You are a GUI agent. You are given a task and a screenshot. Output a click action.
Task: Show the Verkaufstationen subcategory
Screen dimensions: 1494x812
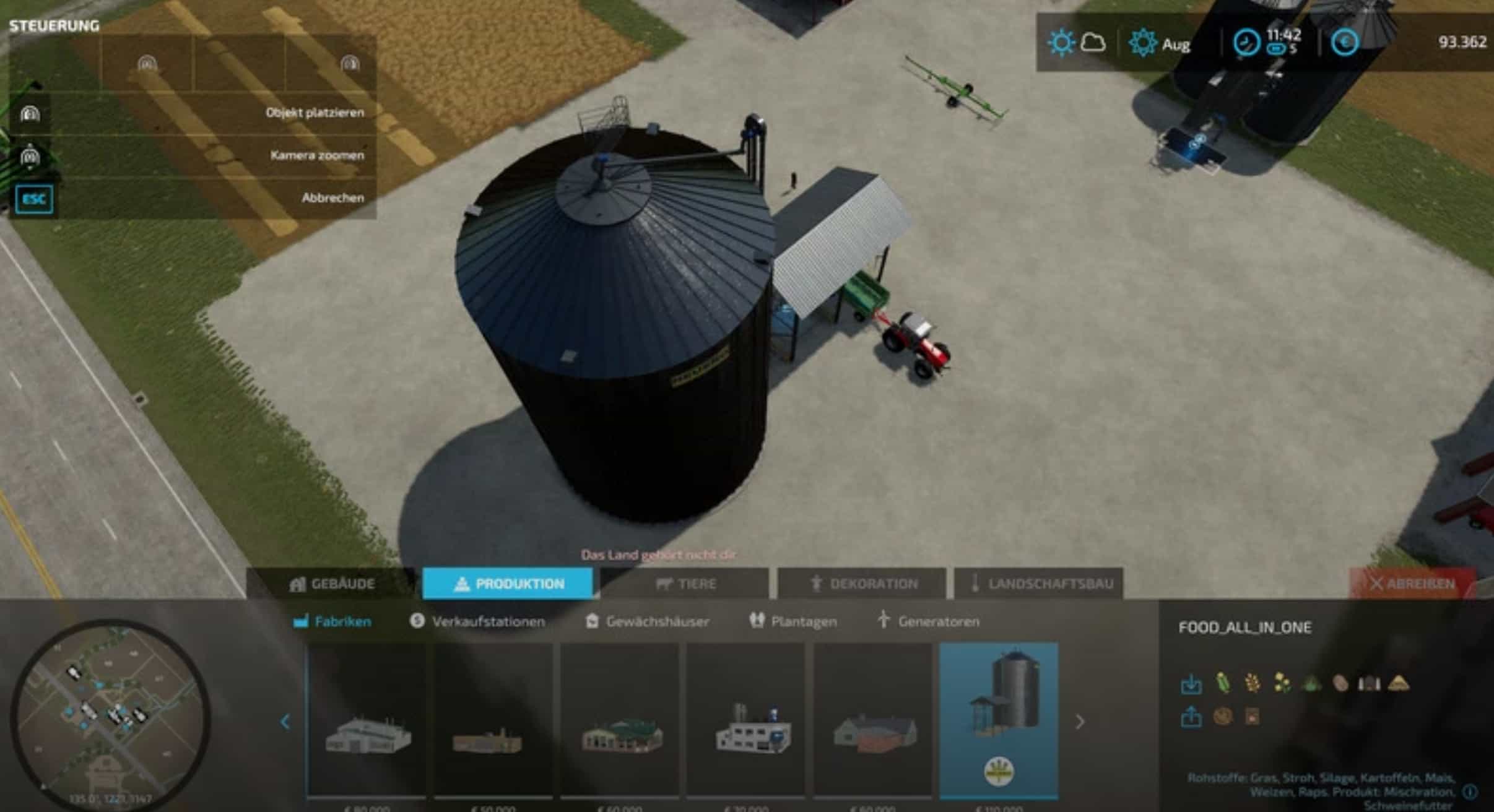point(477,621)
